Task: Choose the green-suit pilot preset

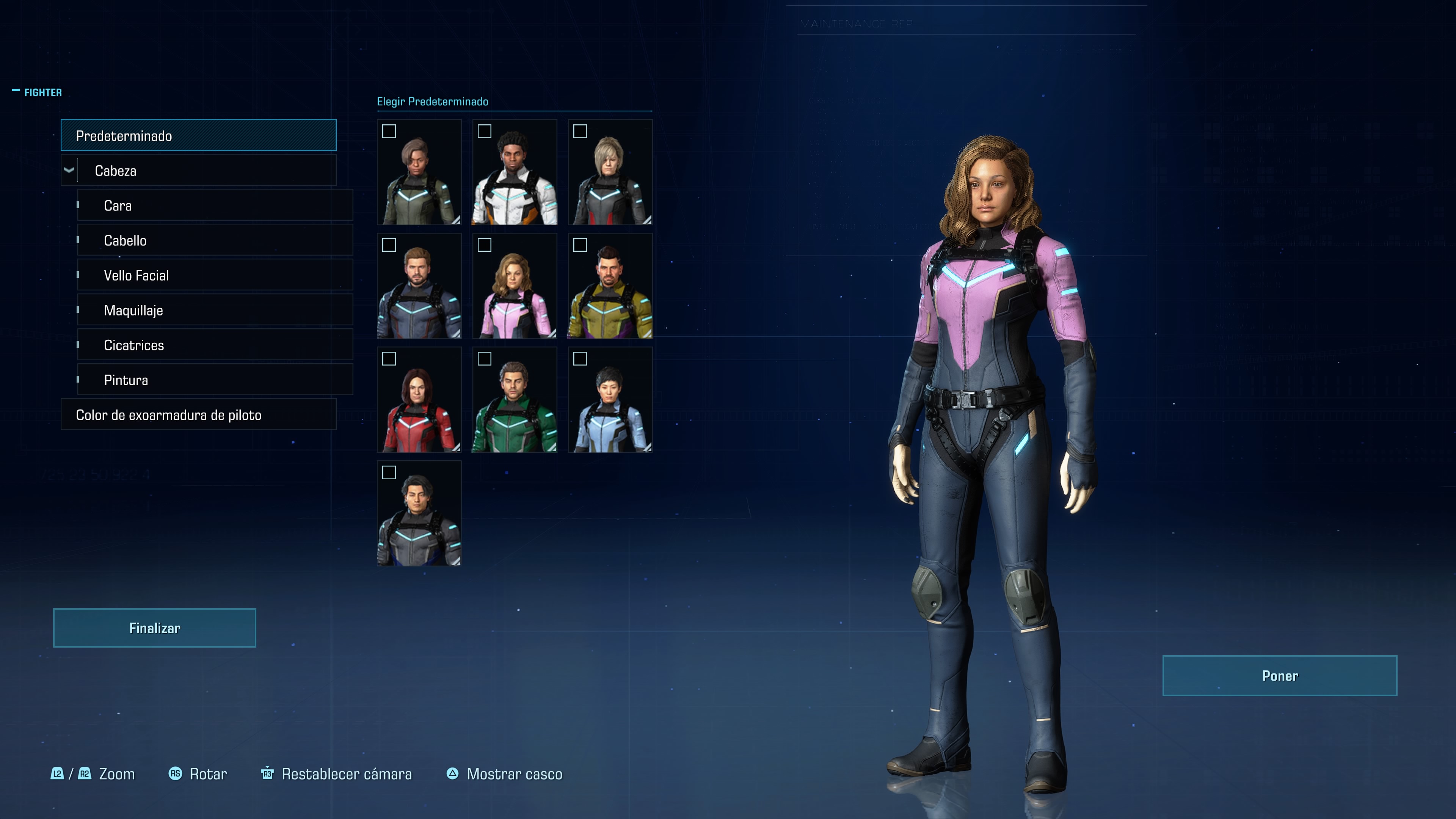Action: 515,400
